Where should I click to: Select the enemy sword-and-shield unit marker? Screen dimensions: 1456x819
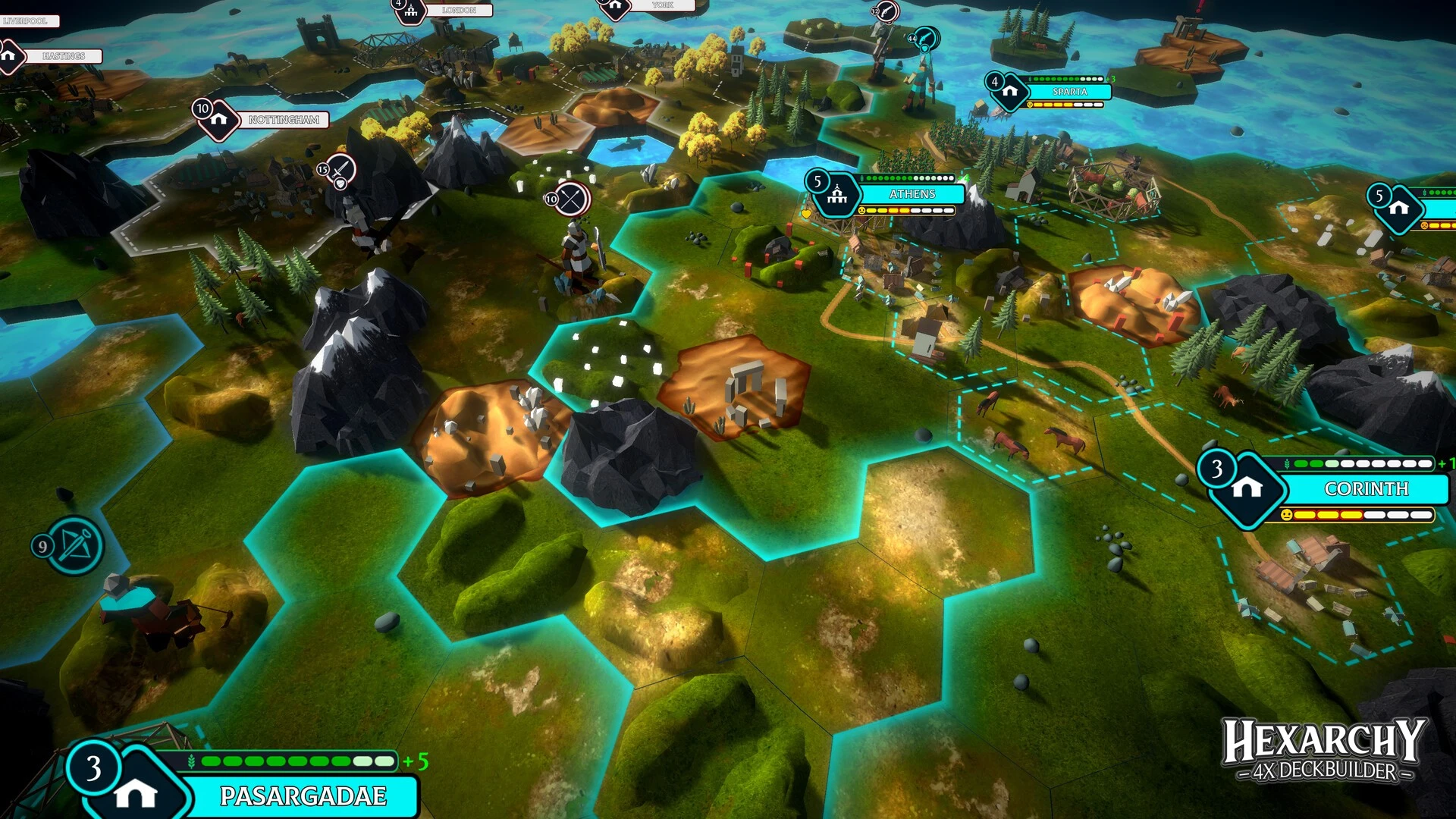[x=340, y=170]
